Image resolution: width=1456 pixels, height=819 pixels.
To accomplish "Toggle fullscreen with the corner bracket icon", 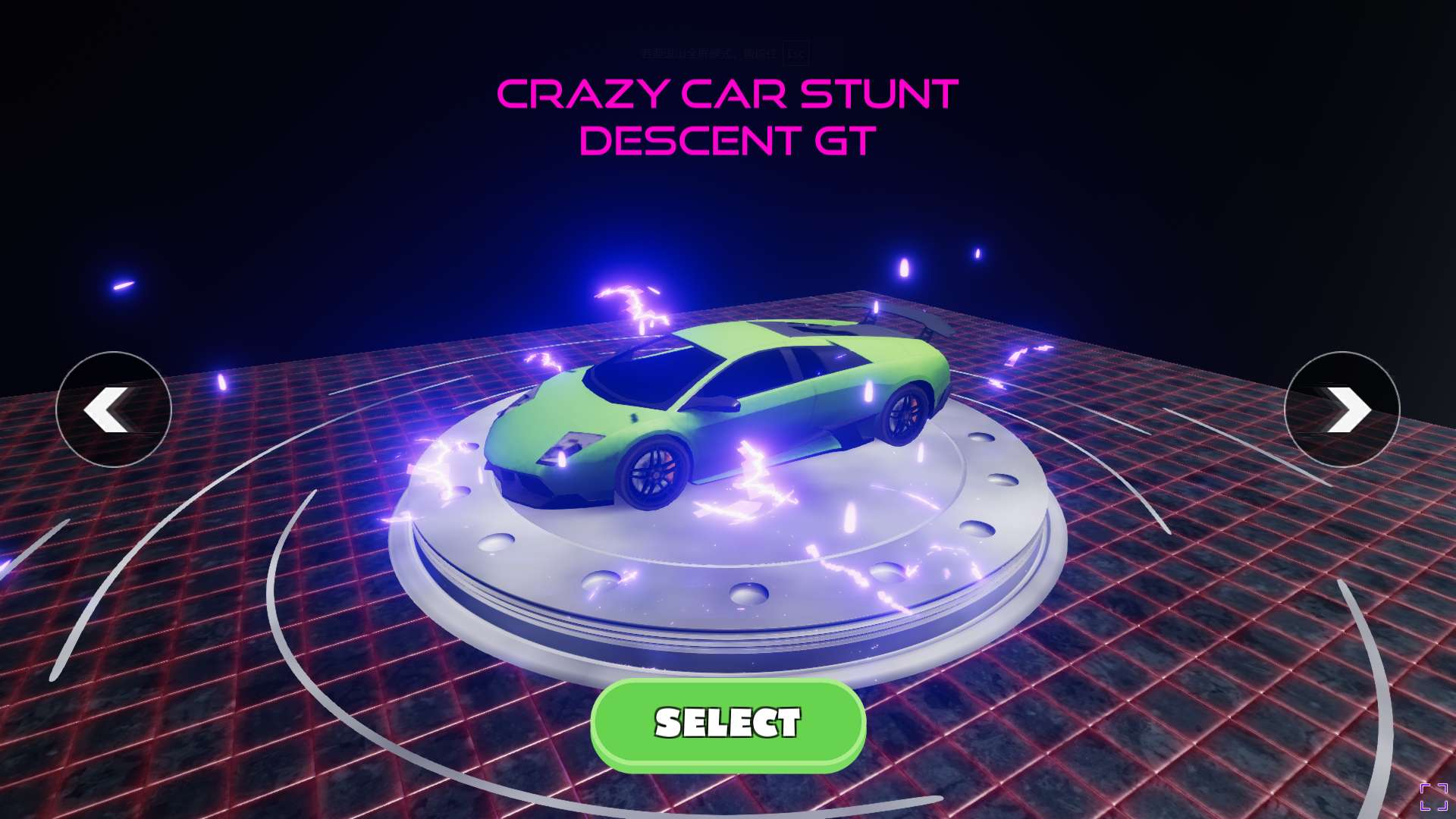I will pyautogui.click(x=1433, y=797).
